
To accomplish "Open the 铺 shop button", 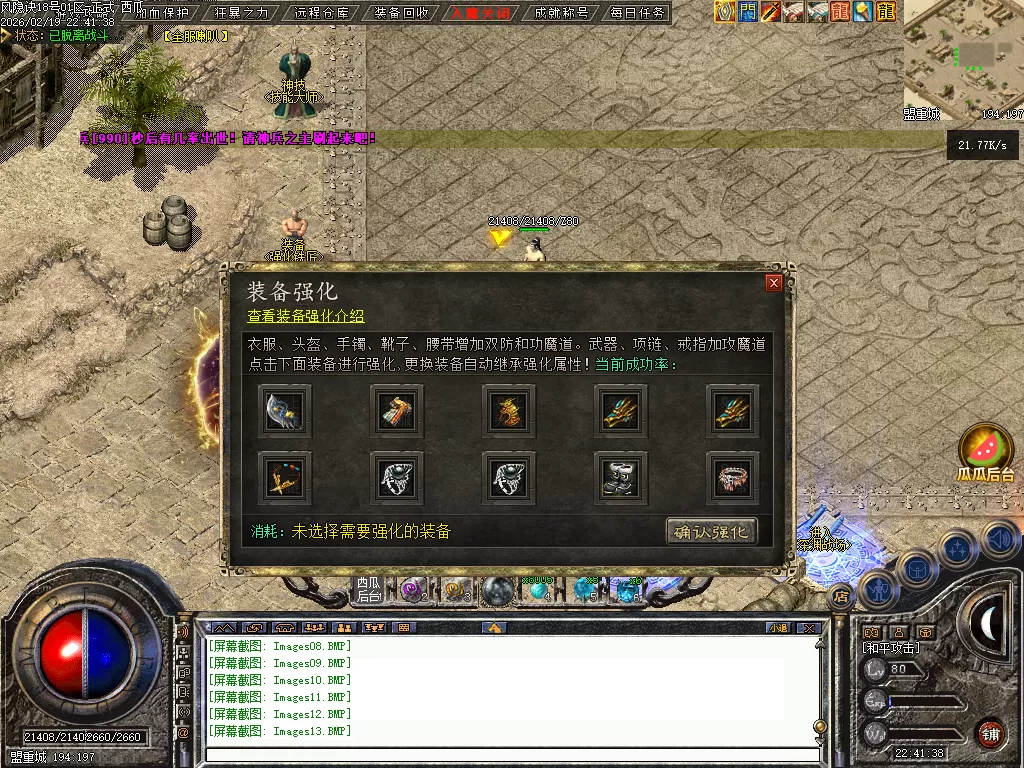I will (x=990, y=732).
